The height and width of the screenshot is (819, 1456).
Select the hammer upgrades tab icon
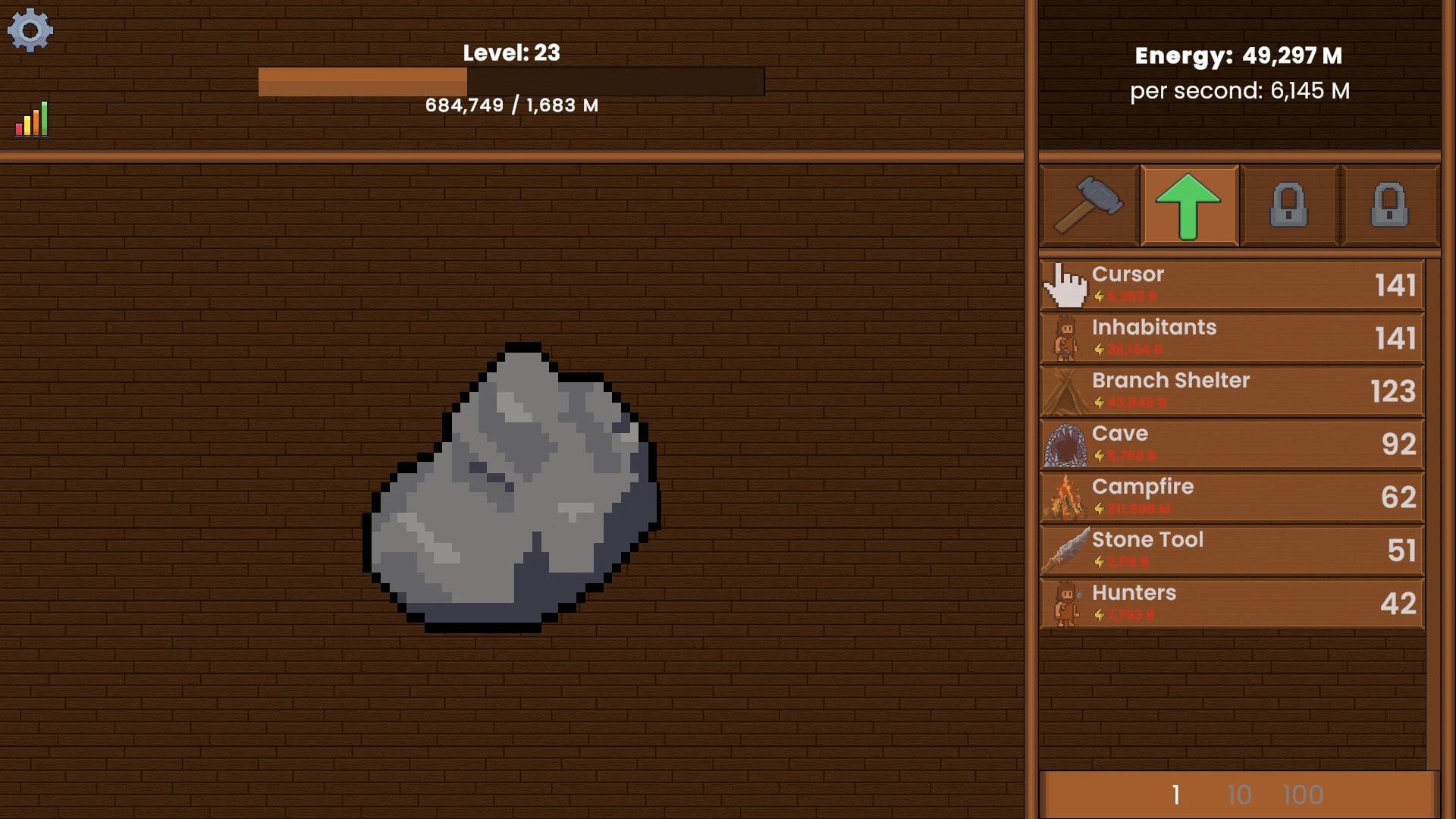click(1087, 205)
